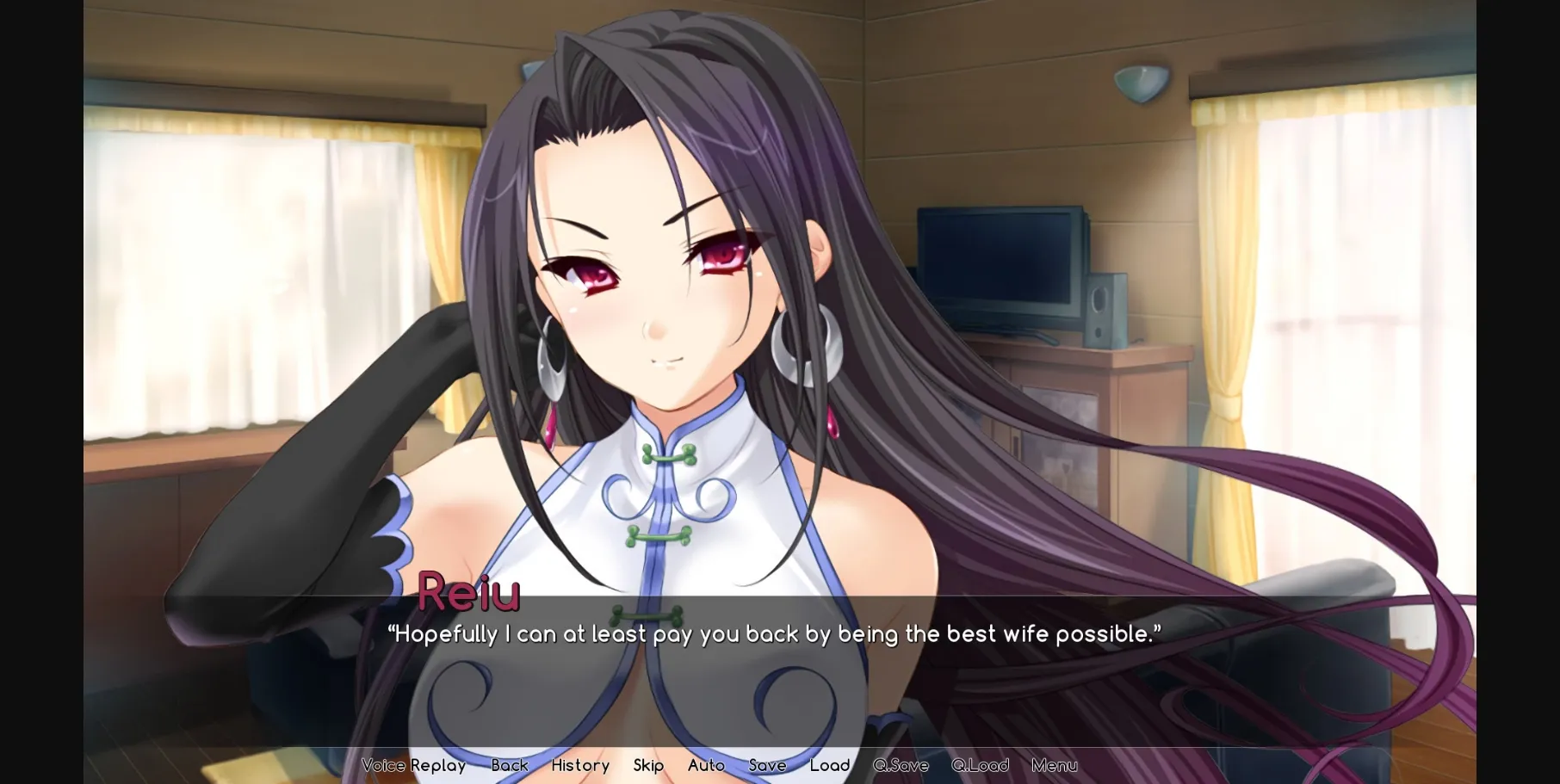Click the wall lamp near the ceiling
The width and height of the screenshot is (1560, 784).
click(x=1144, y=83)
